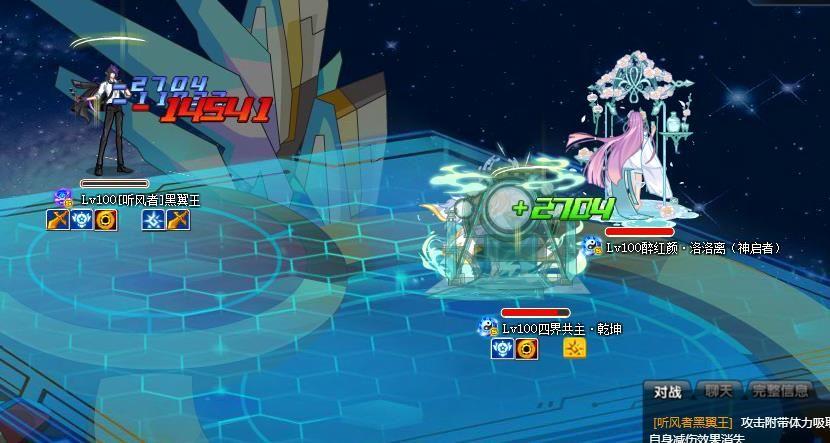Select the blue starburst buff icon under 黑翼王

tap(154, 220)
